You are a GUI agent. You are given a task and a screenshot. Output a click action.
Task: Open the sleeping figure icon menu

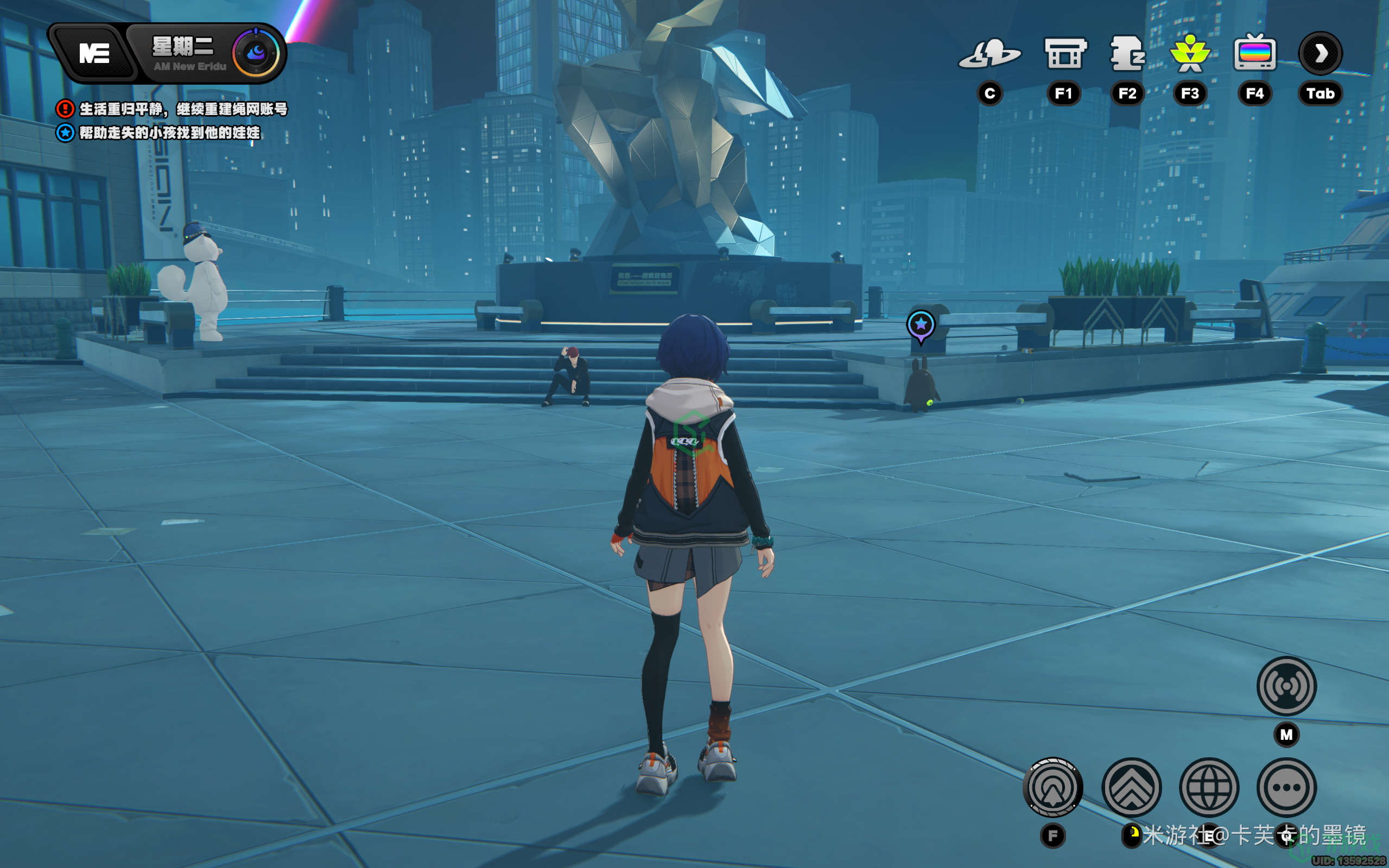(1127, 54)
